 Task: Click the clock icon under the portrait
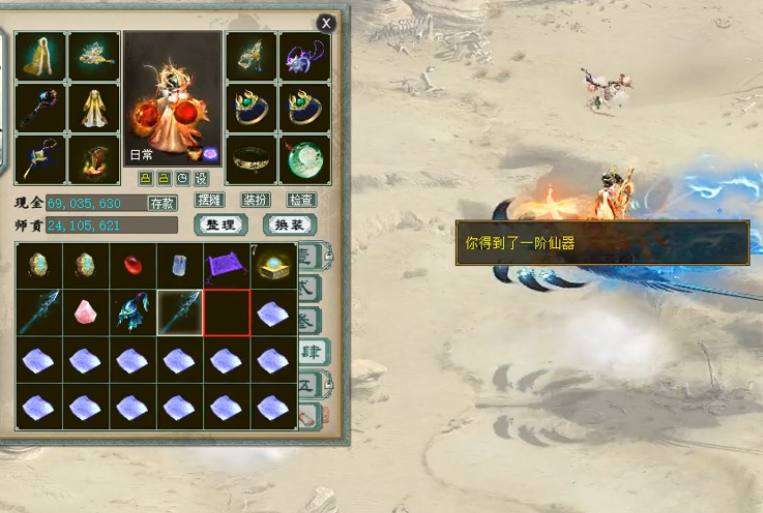[182, 178]
